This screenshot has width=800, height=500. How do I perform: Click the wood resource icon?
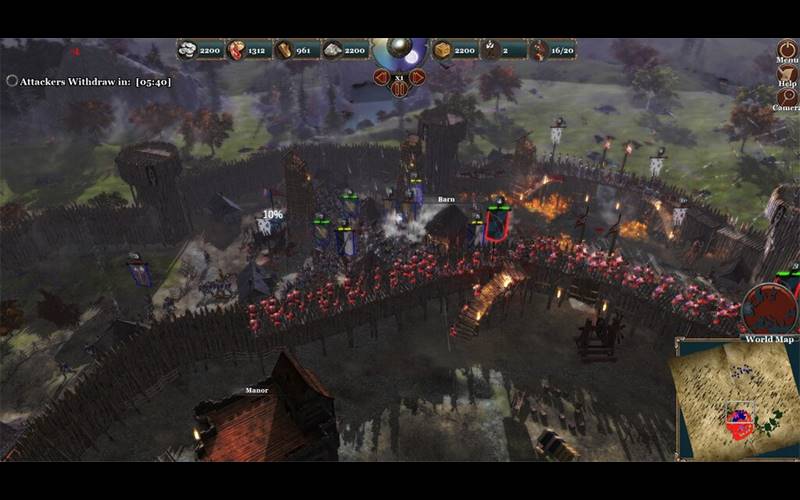[x=284, y=49]
